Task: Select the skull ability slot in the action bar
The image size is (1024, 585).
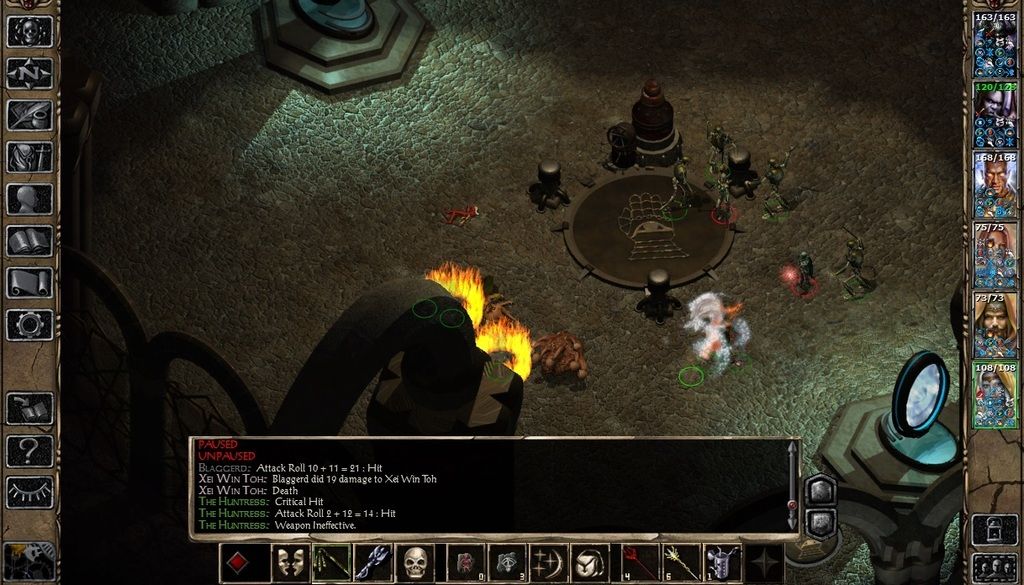Action: click(x=415, y=563)
